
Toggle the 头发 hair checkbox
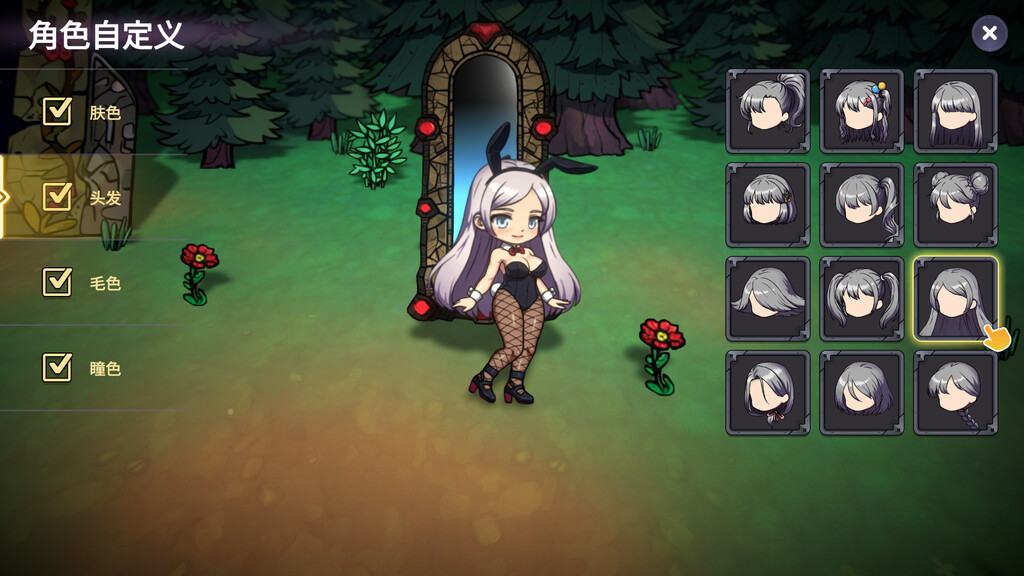[57, 197]
